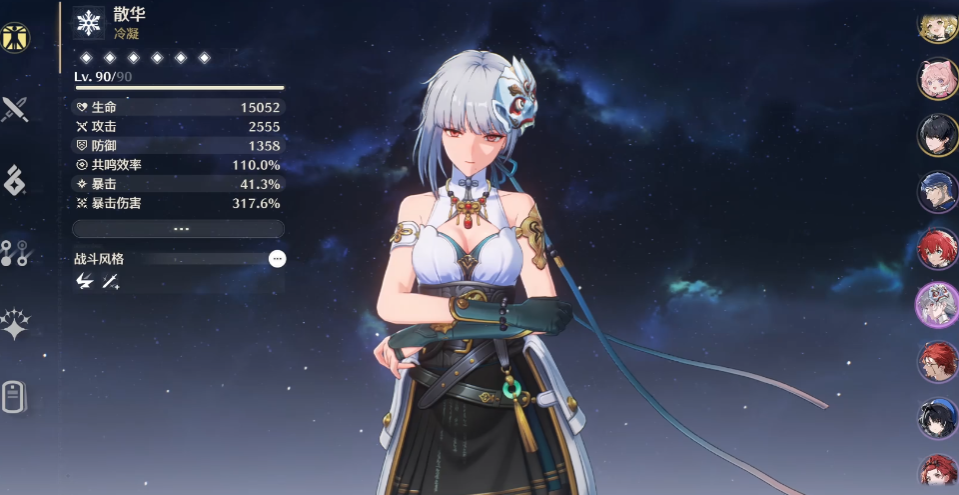Pick the short black-haired portrait with gold ring
Image resolution: width=959 pixels, height=495 pixels.
pyautogui.click(x=937, y=135)
